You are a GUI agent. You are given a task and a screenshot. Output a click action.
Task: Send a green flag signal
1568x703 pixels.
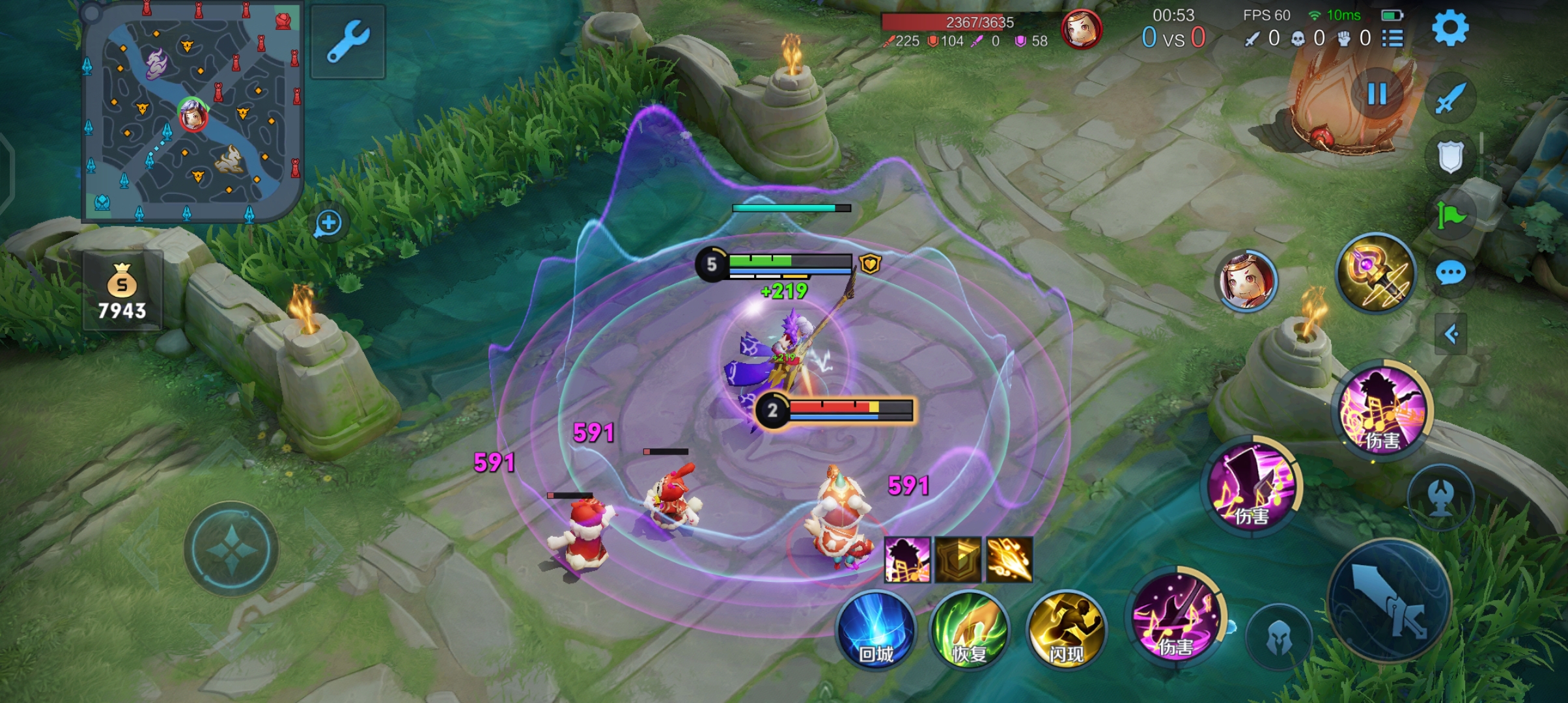[x=1451, y=215]
